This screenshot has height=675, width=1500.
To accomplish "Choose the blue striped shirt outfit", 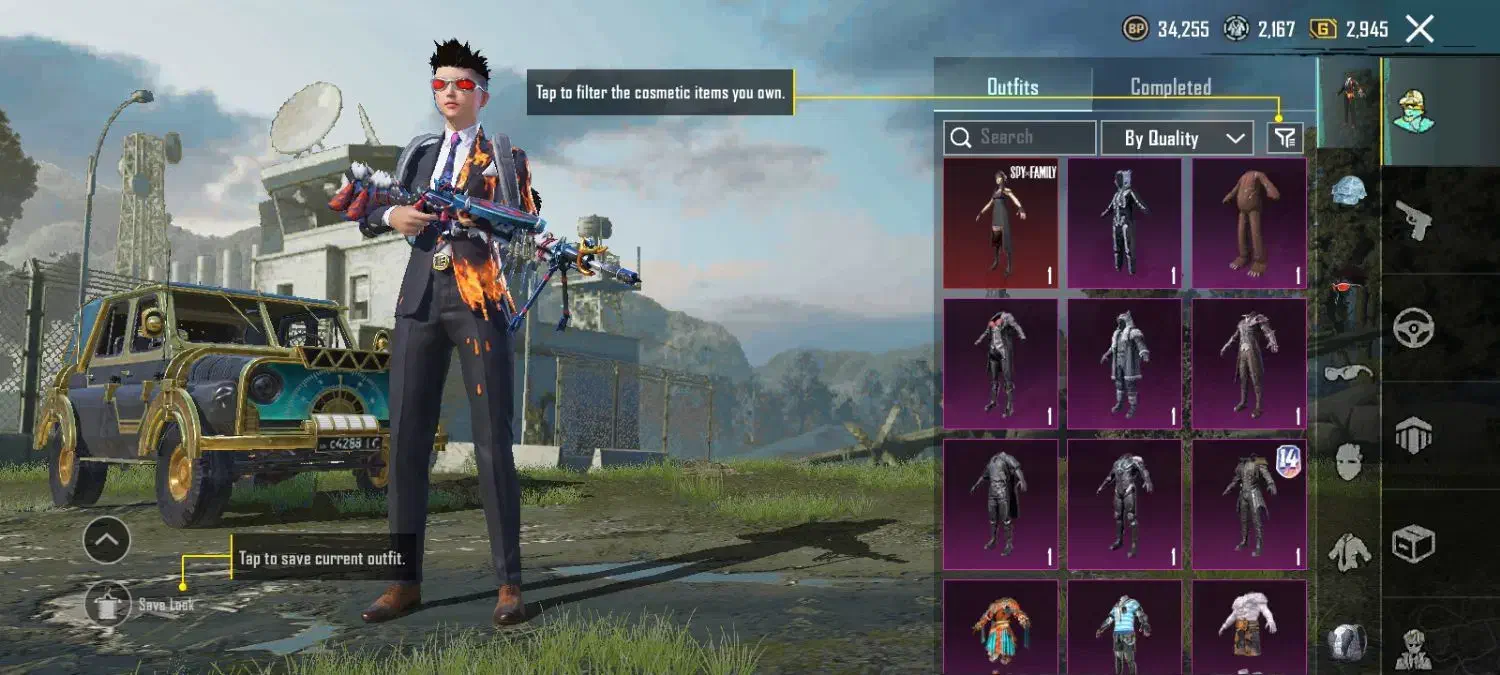I will (1124, 630).
